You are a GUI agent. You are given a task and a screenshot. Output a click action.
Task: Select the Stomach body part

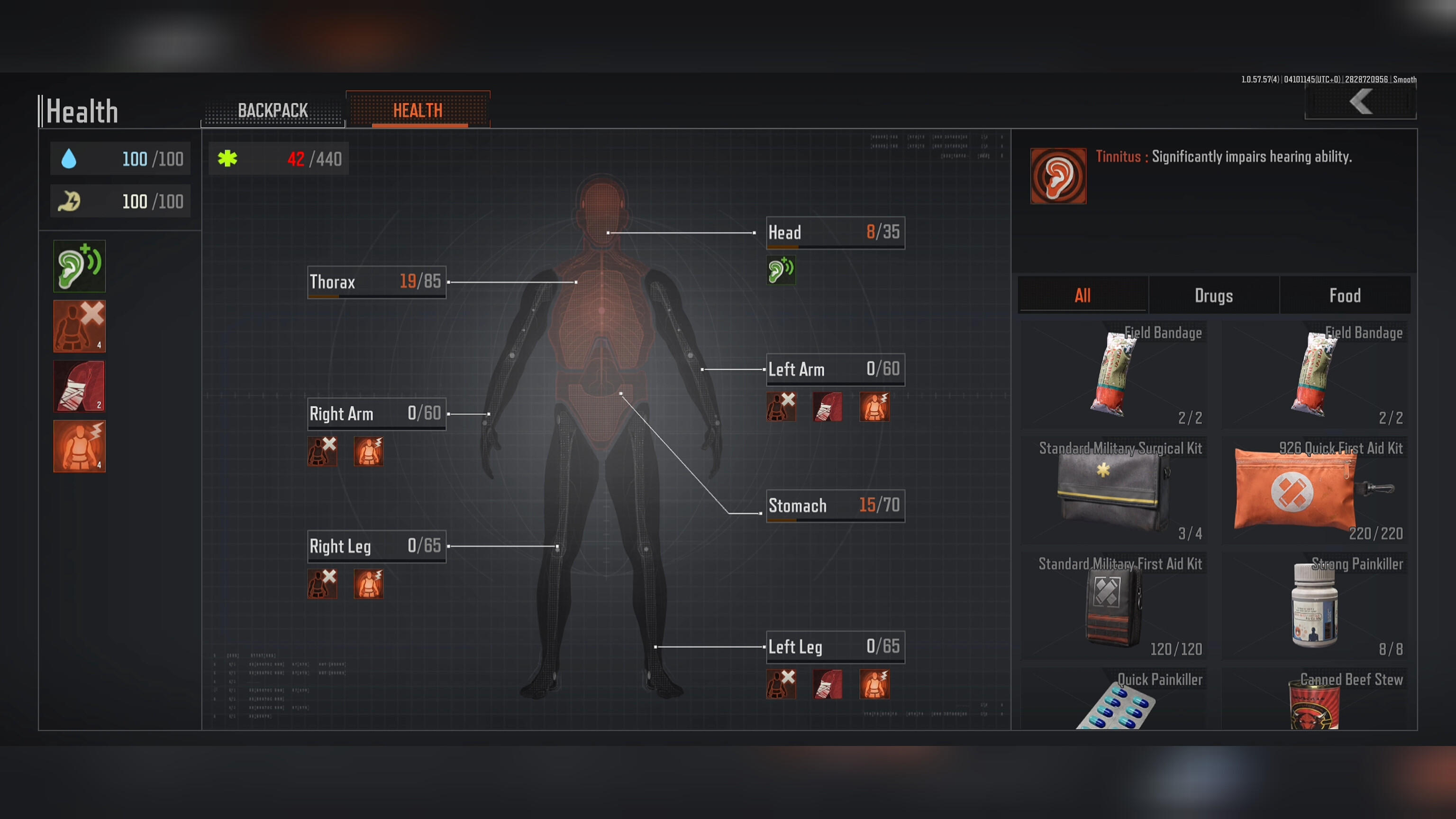[835, 505]
